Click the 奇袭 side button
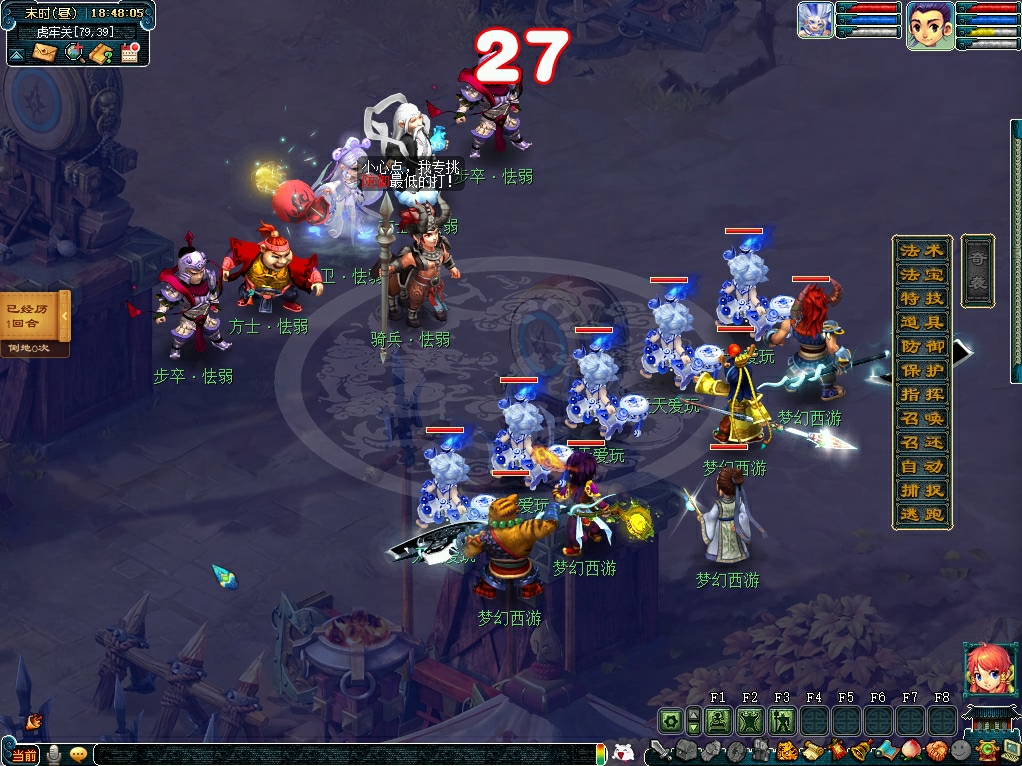This screenshot has height=766, width=1022. point(977,270)
